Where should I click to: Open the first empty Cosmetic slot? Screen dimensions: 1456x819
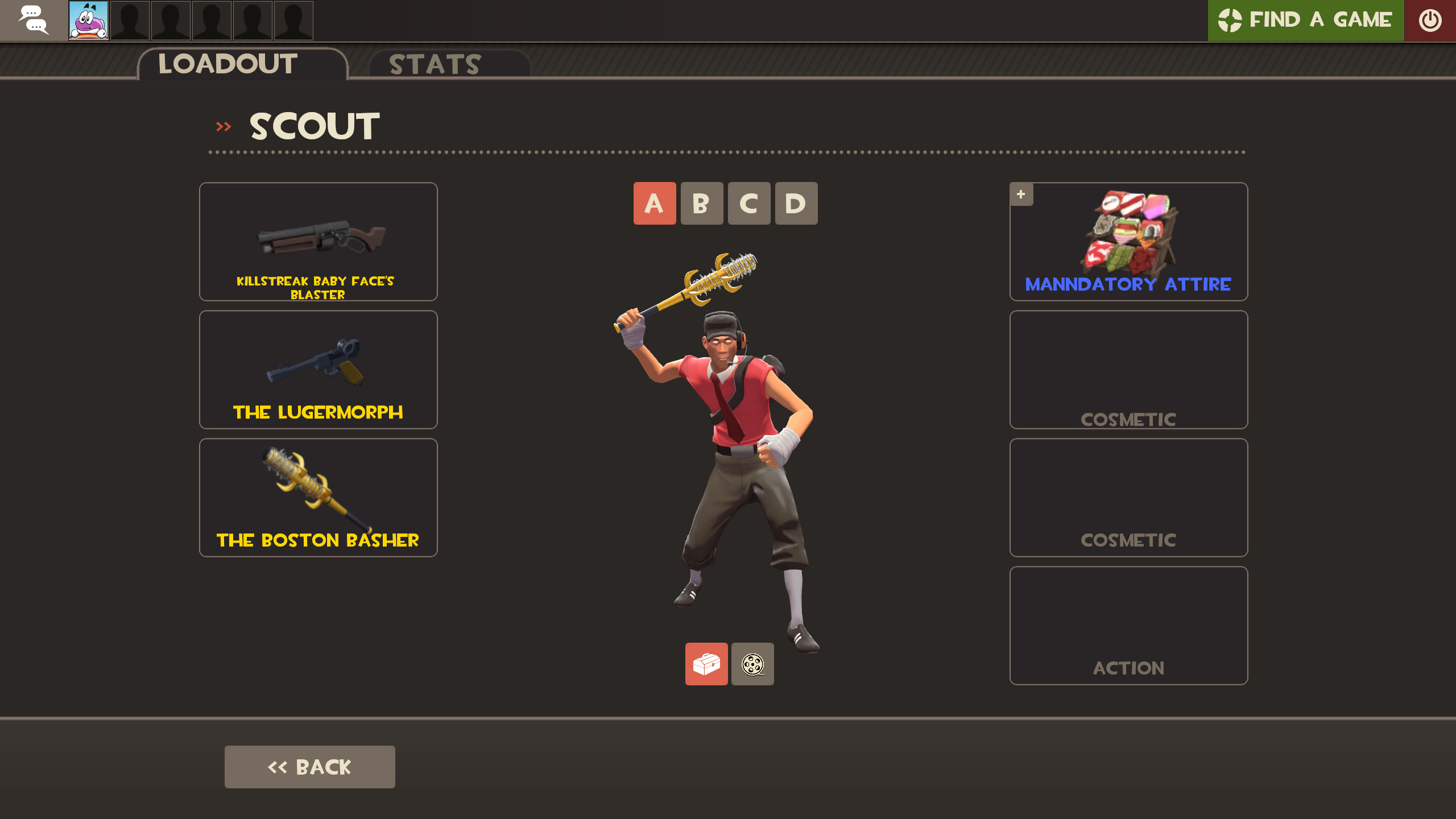[1128, 370]
